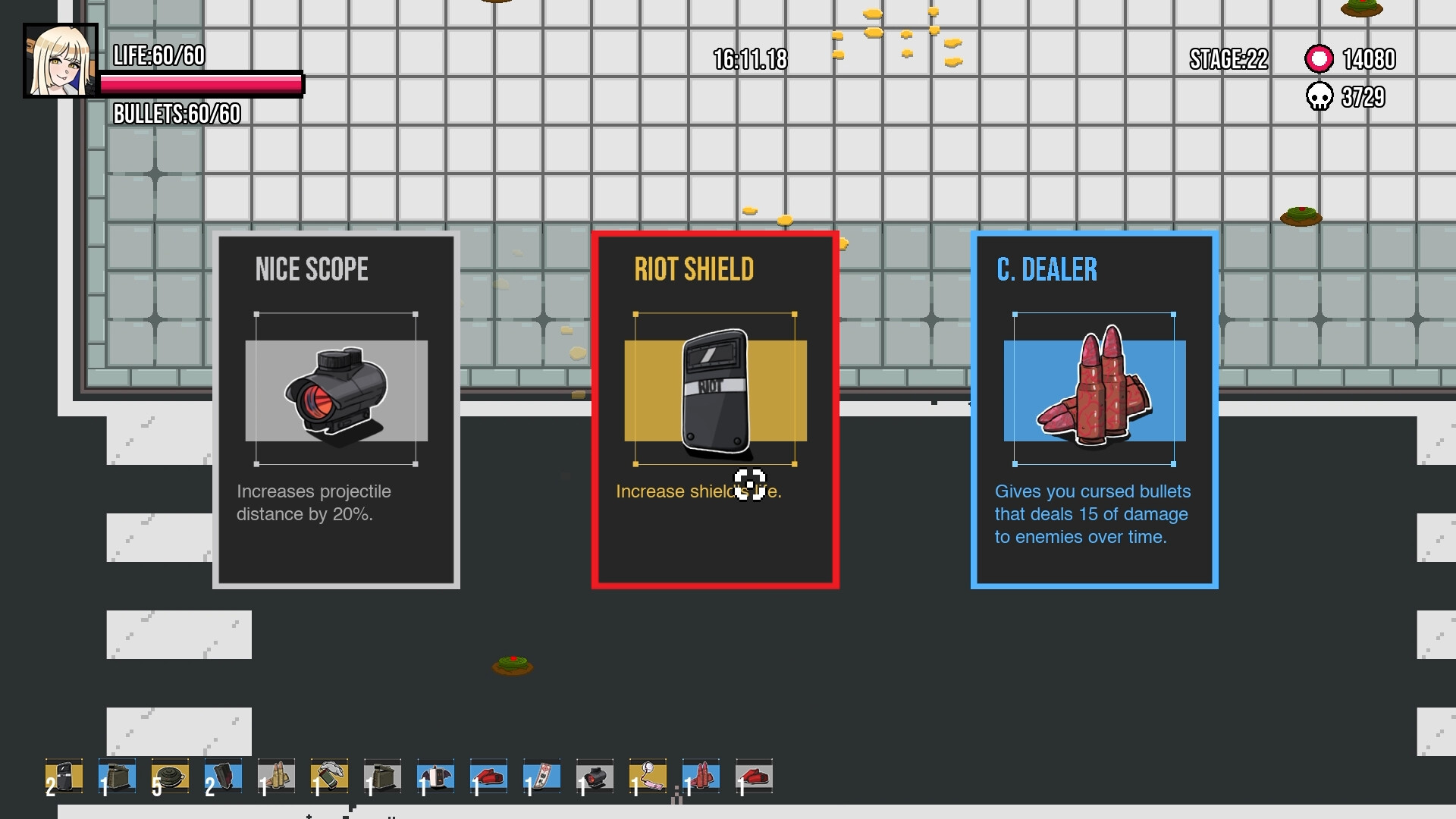Click the heart currency icon showing 14080

point(1319,58)
